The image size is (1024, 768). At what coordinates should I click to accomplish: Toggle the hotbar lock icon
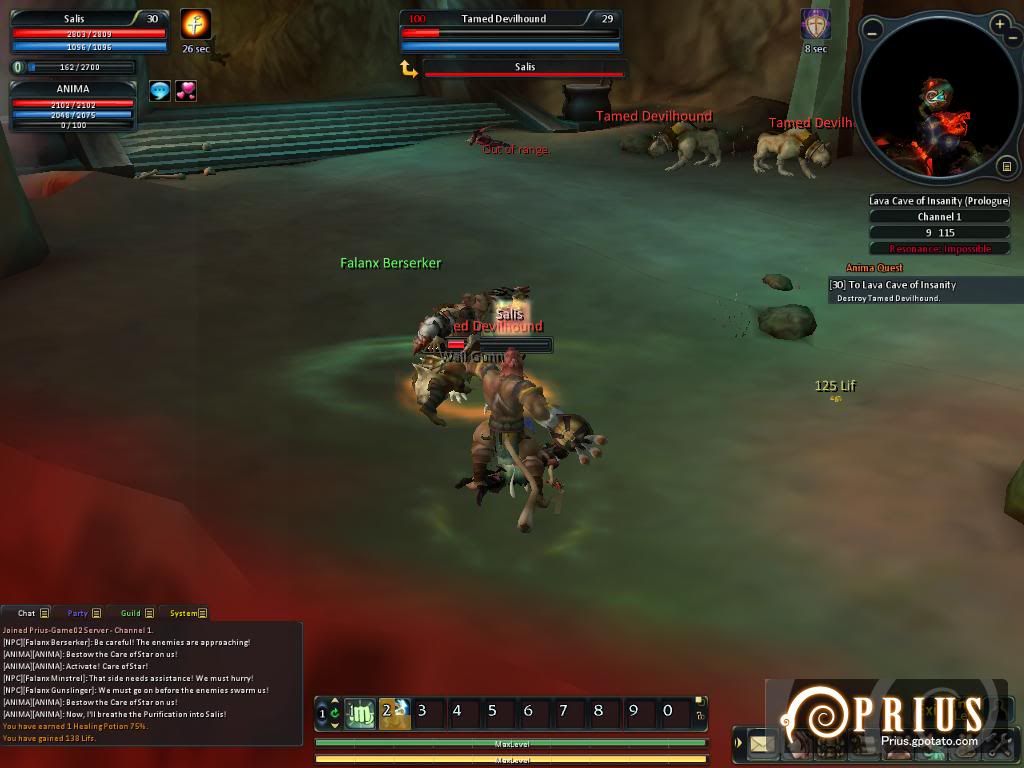pos(700,715)
